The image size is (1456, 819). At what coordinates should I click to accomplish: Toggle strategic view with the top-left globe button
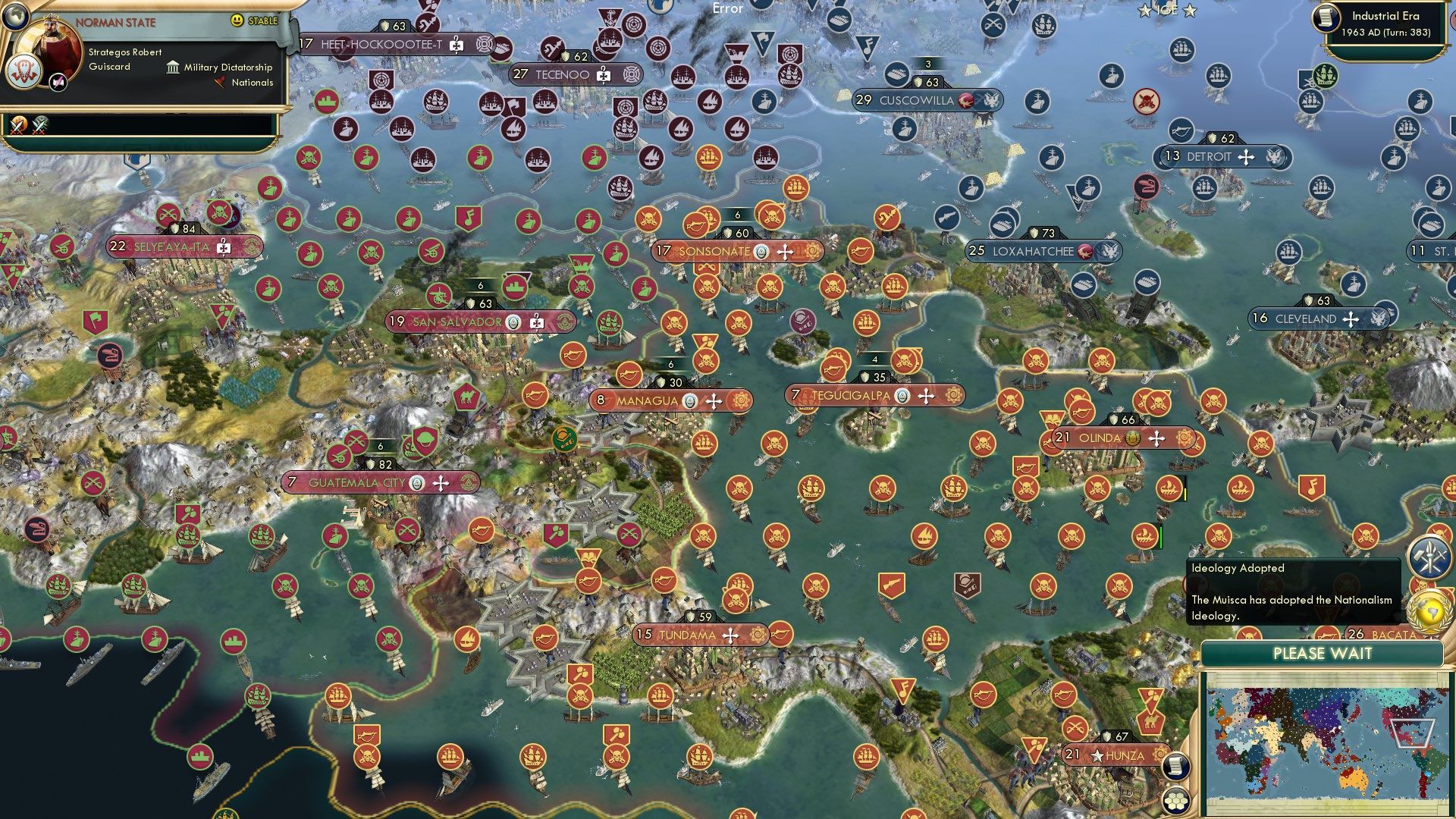click(x=16, y=17)
